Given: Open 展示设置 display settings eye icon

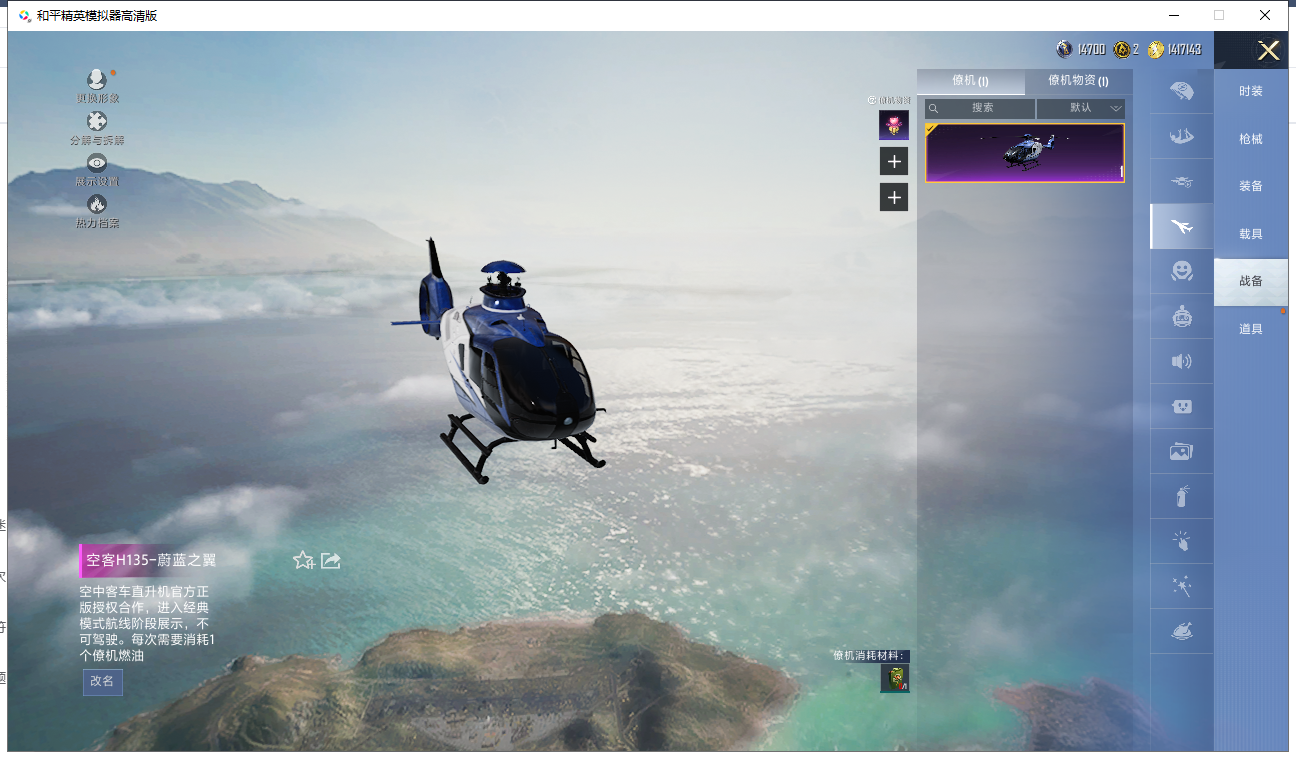Looking at the screenshot, I should (97, 164).
